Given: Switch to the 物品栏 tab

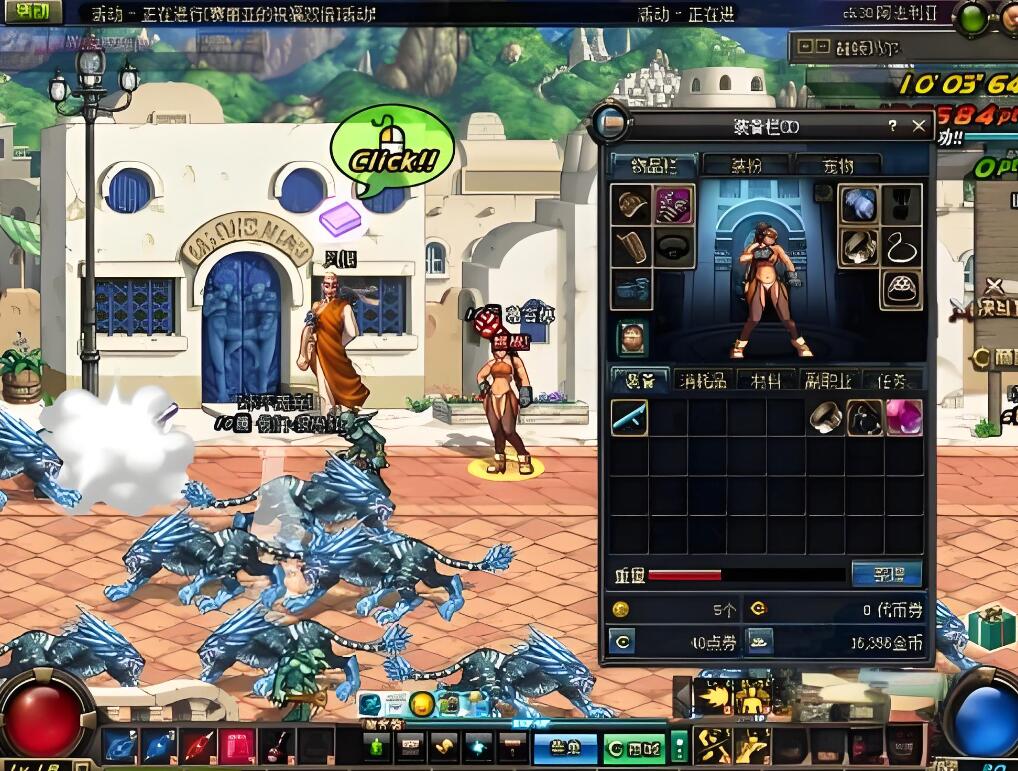Looking at the screenshot, I should point(654,165).
